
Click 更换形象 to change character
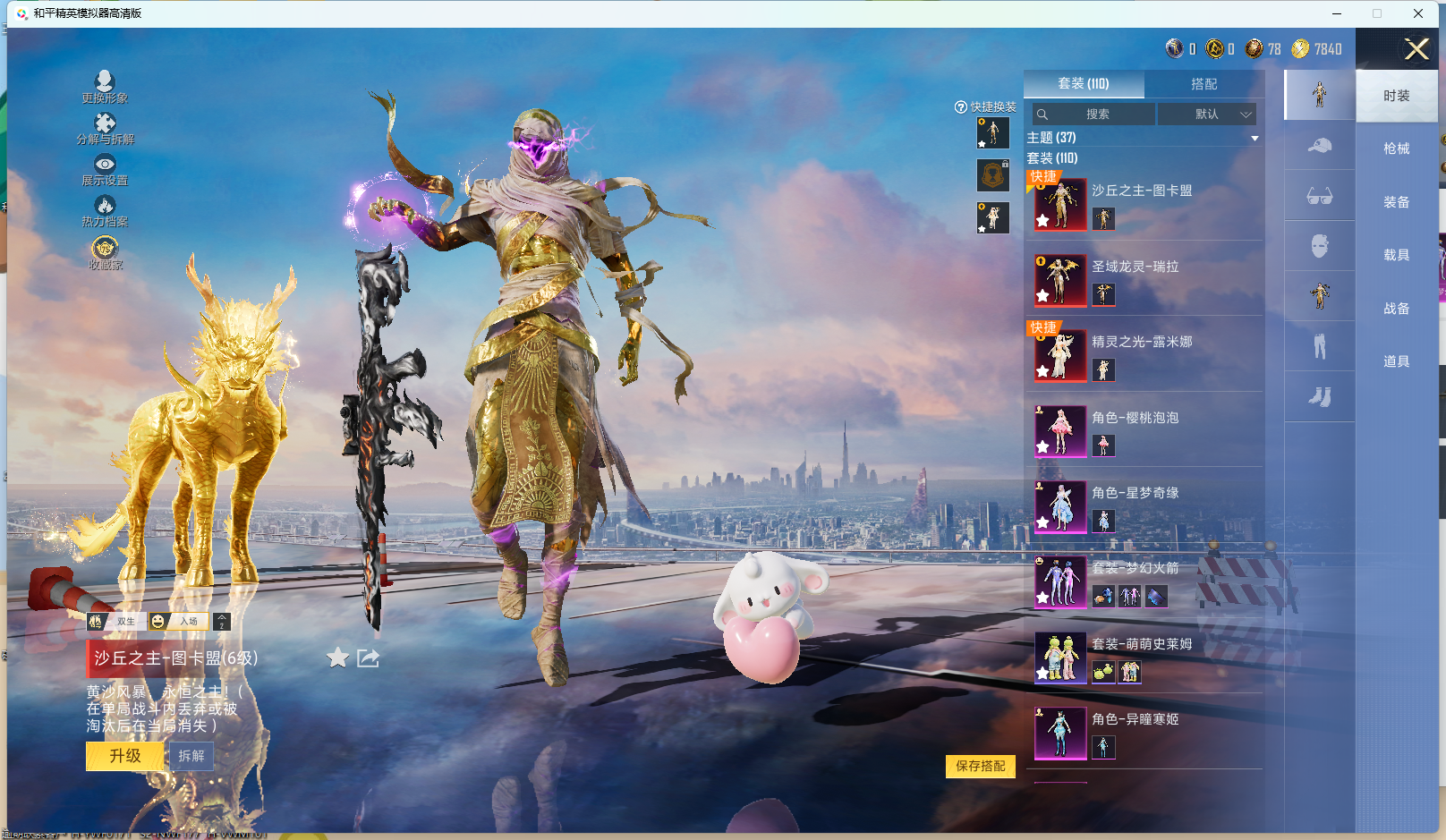pyautogui.click(x=105, y=87)
